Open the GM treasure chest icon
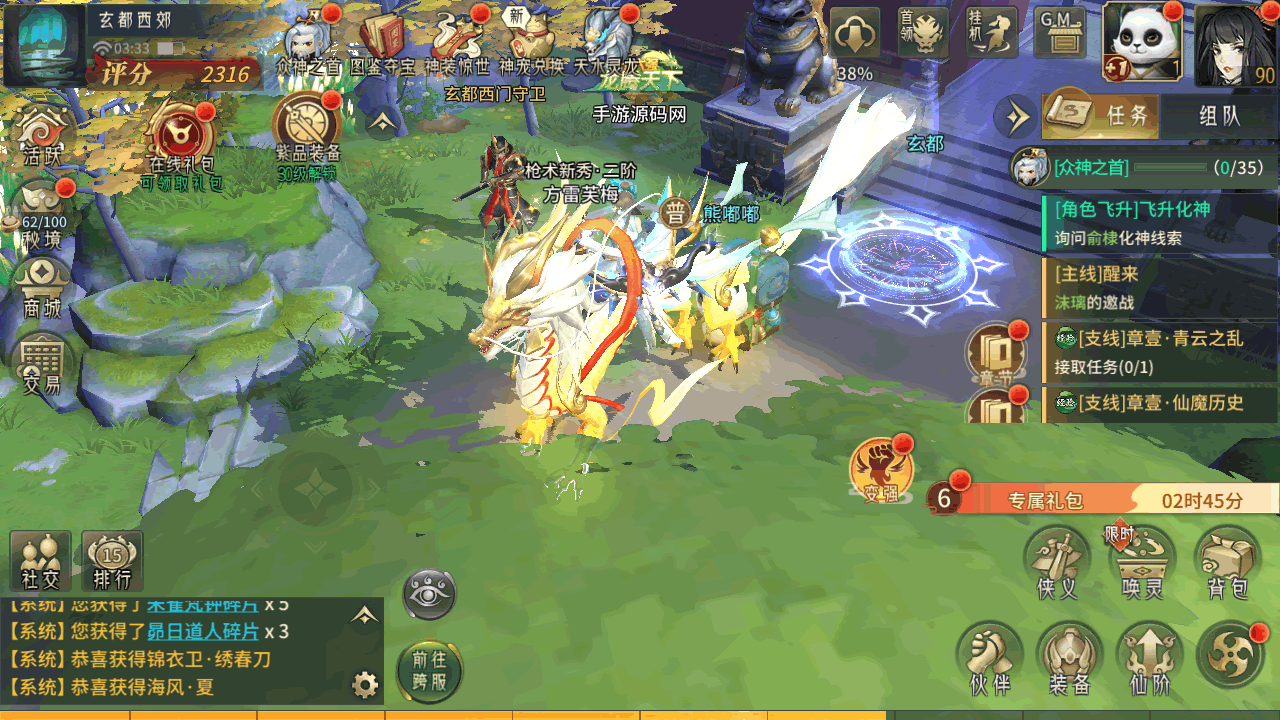The width and height of the screenshot is (1280, 720). [1060, 34]
